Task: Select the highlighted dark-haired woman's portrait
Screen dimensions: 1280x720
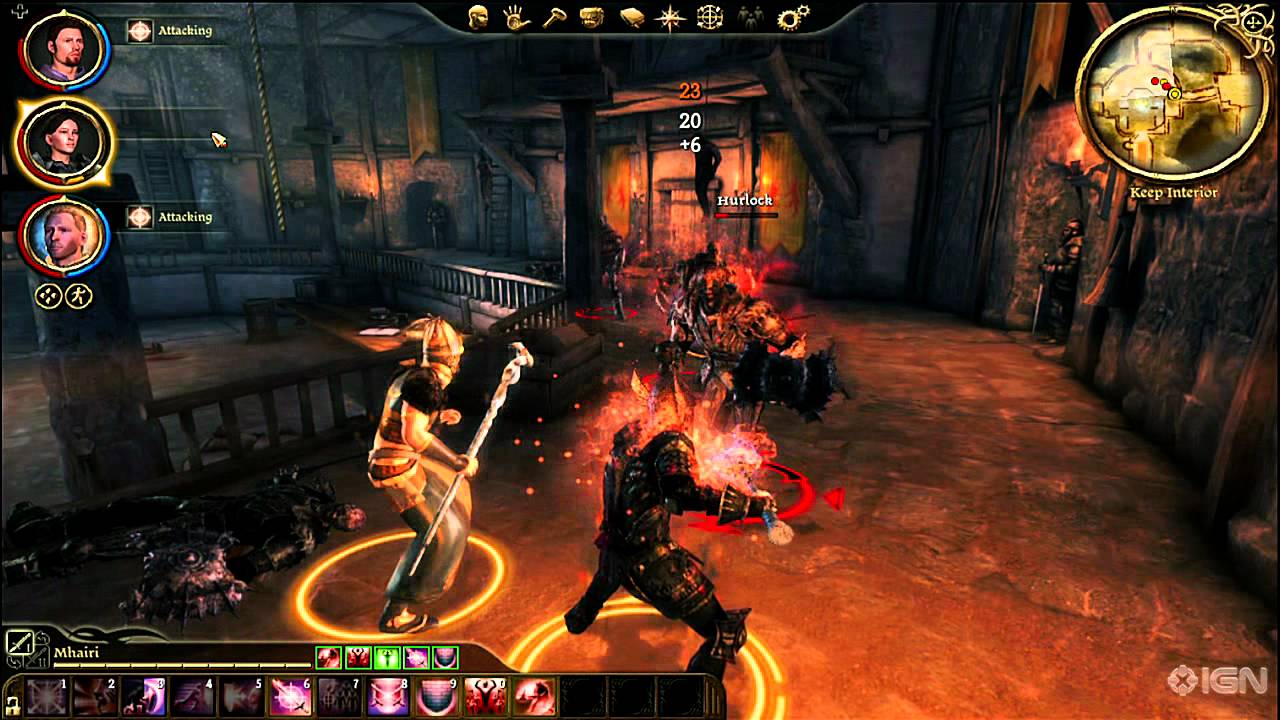Action: tap(59, 142)
